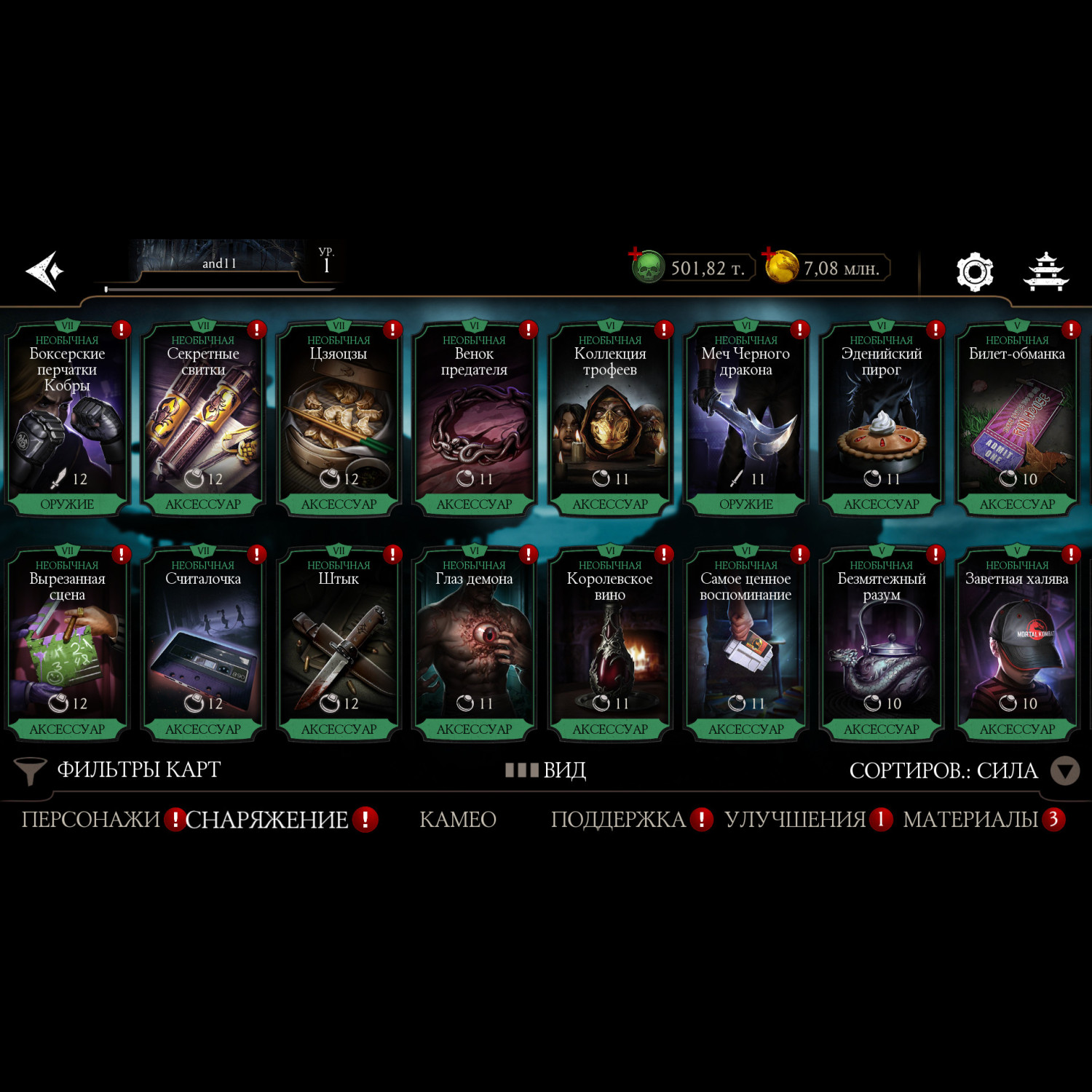Viewport: 1092px width, 1092px height.
Task: Open the Меч Черного дракона weapon card
Action: click(745, 419)
